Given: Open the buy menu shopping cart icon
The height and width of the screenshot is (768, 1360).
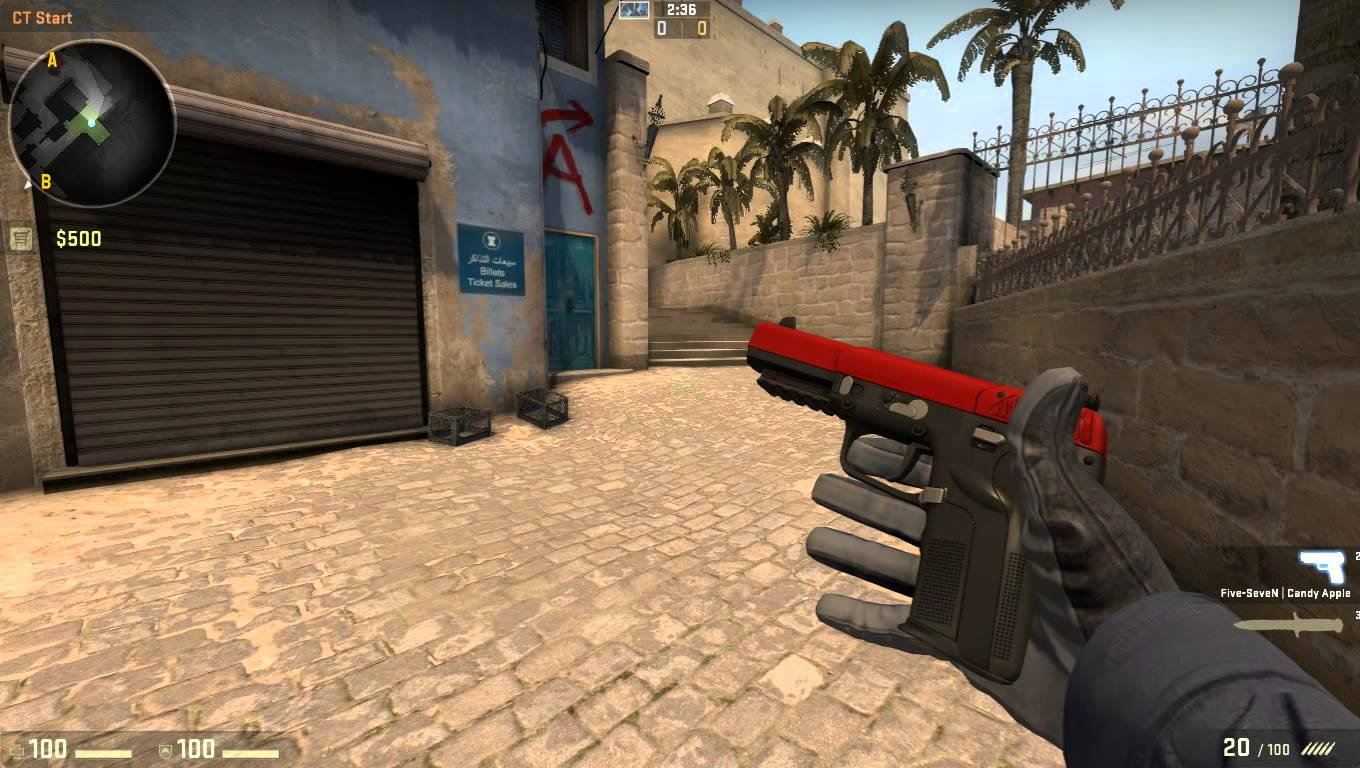Looking at the screenshot, I should [x=20, y=239].
